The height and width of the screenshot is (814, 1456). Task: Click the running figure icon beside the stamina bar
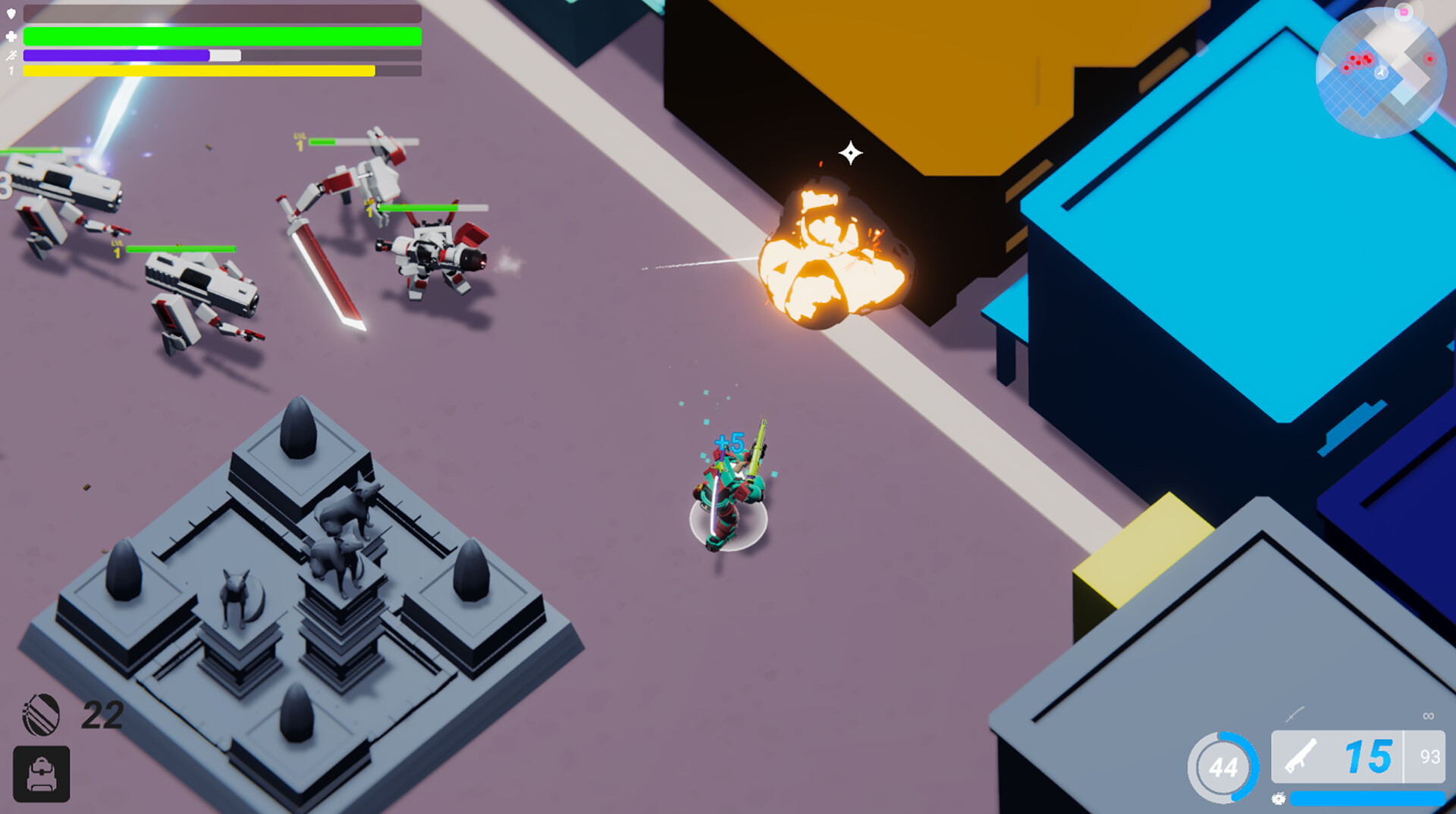(x=11, y=55)
